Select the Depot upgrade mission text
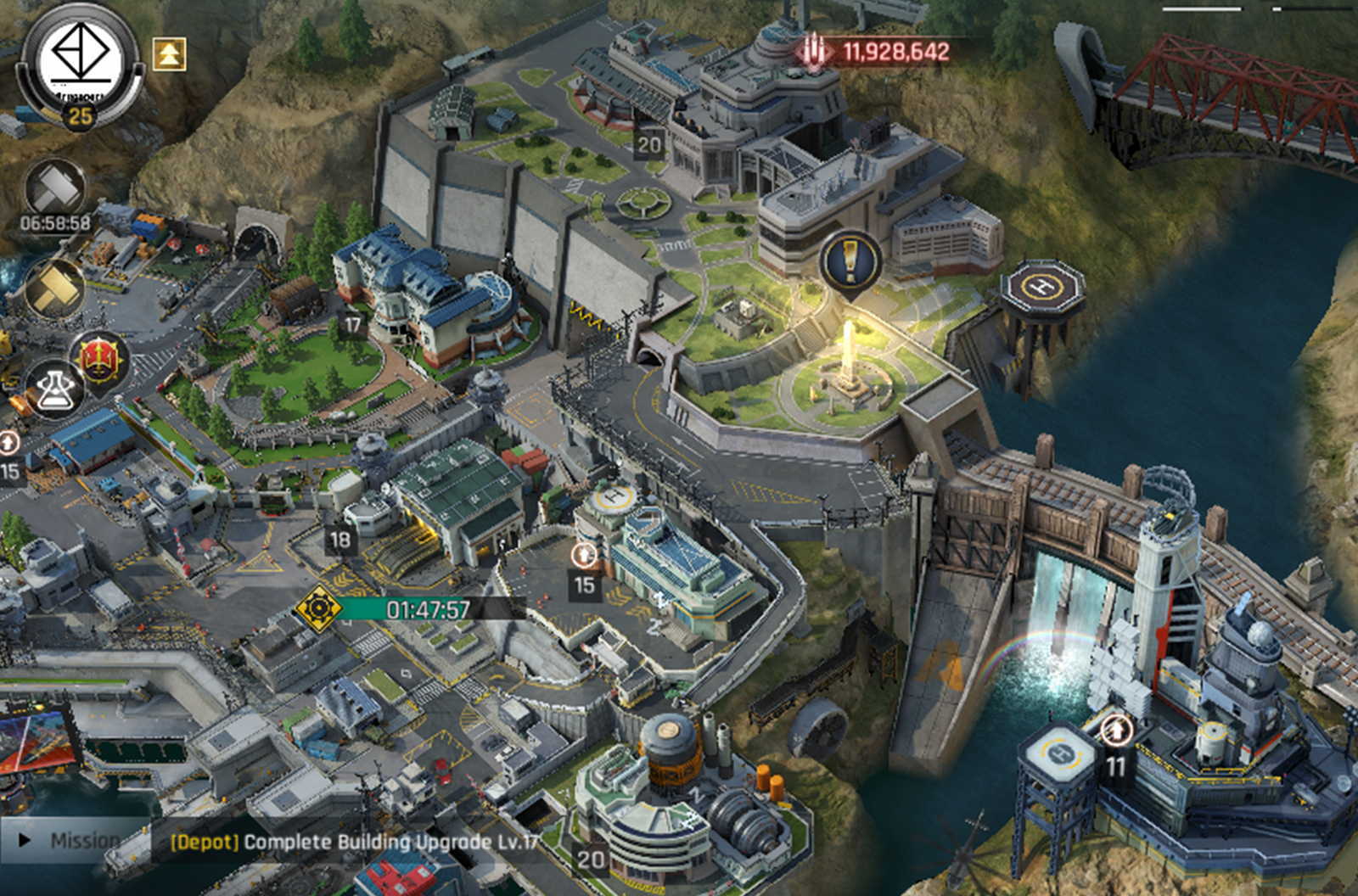The height and width of the screenshot is (896, 1358). coord(355,842)
